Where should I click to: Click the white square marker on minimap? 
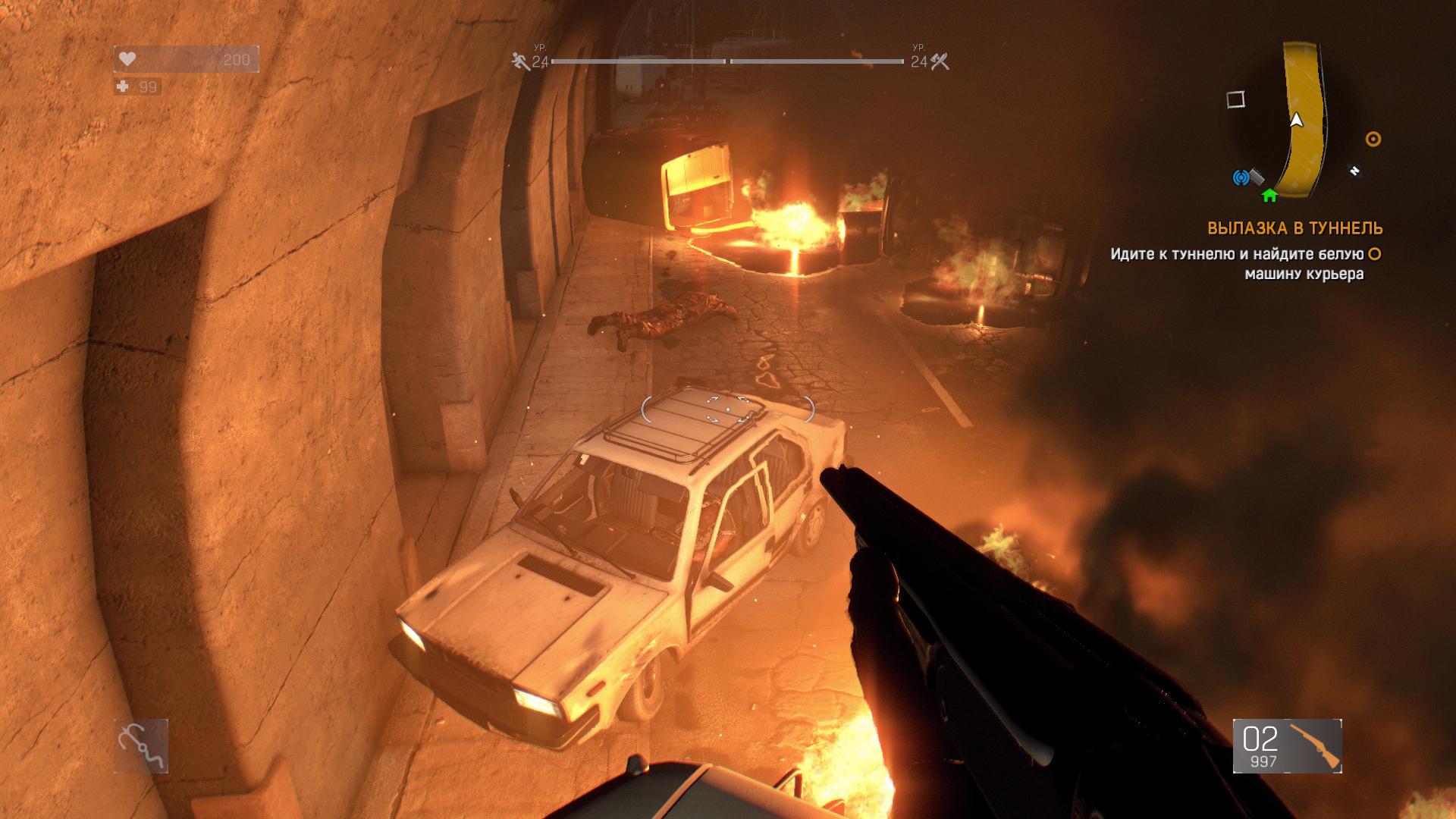[1236, 99]
